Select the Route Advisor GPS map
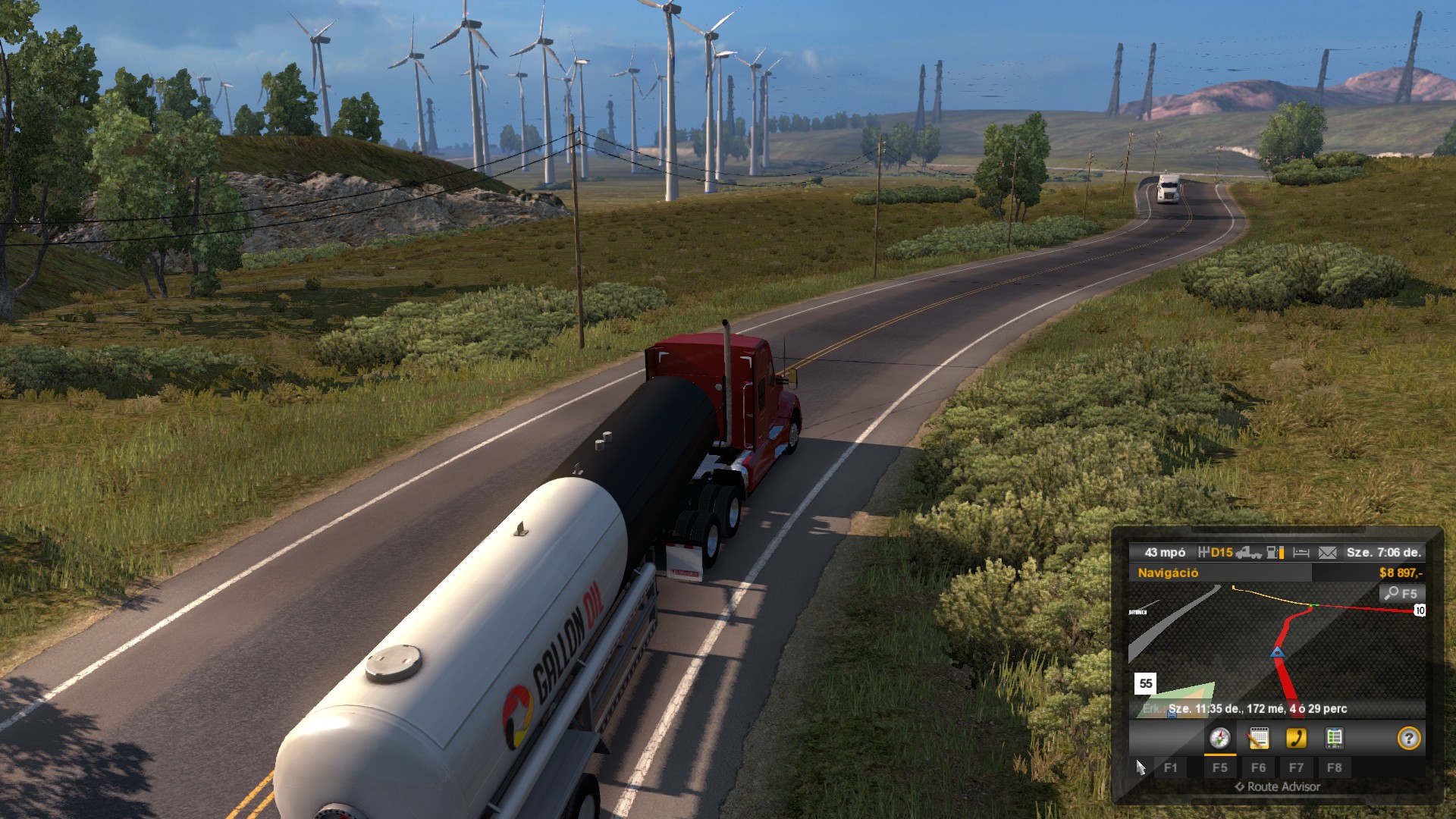 pyautogui.click(x=1276, y=651)
